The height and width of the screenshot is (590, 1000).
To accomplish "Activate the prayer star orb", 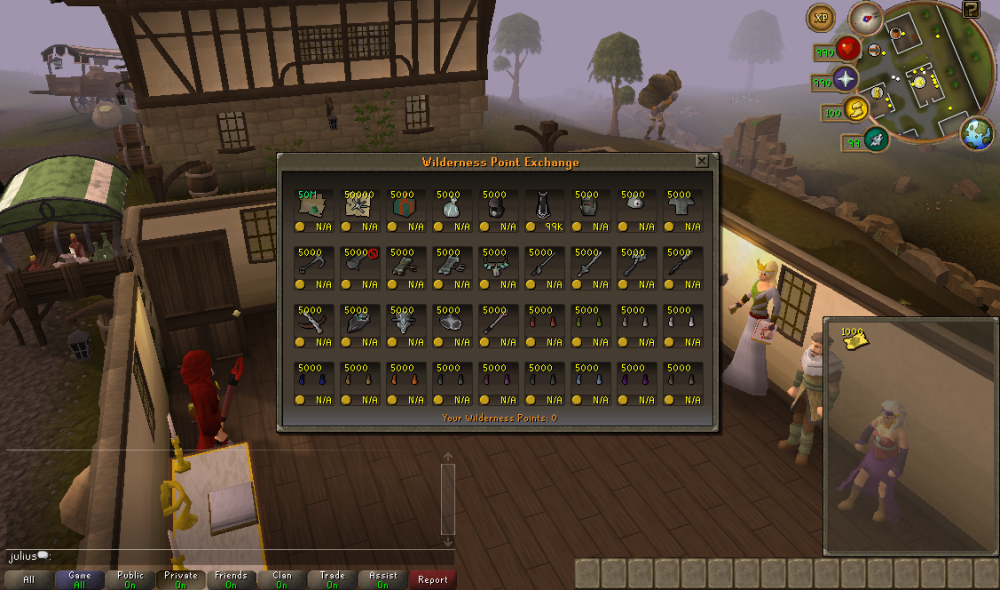I will [x=848, y=79].
